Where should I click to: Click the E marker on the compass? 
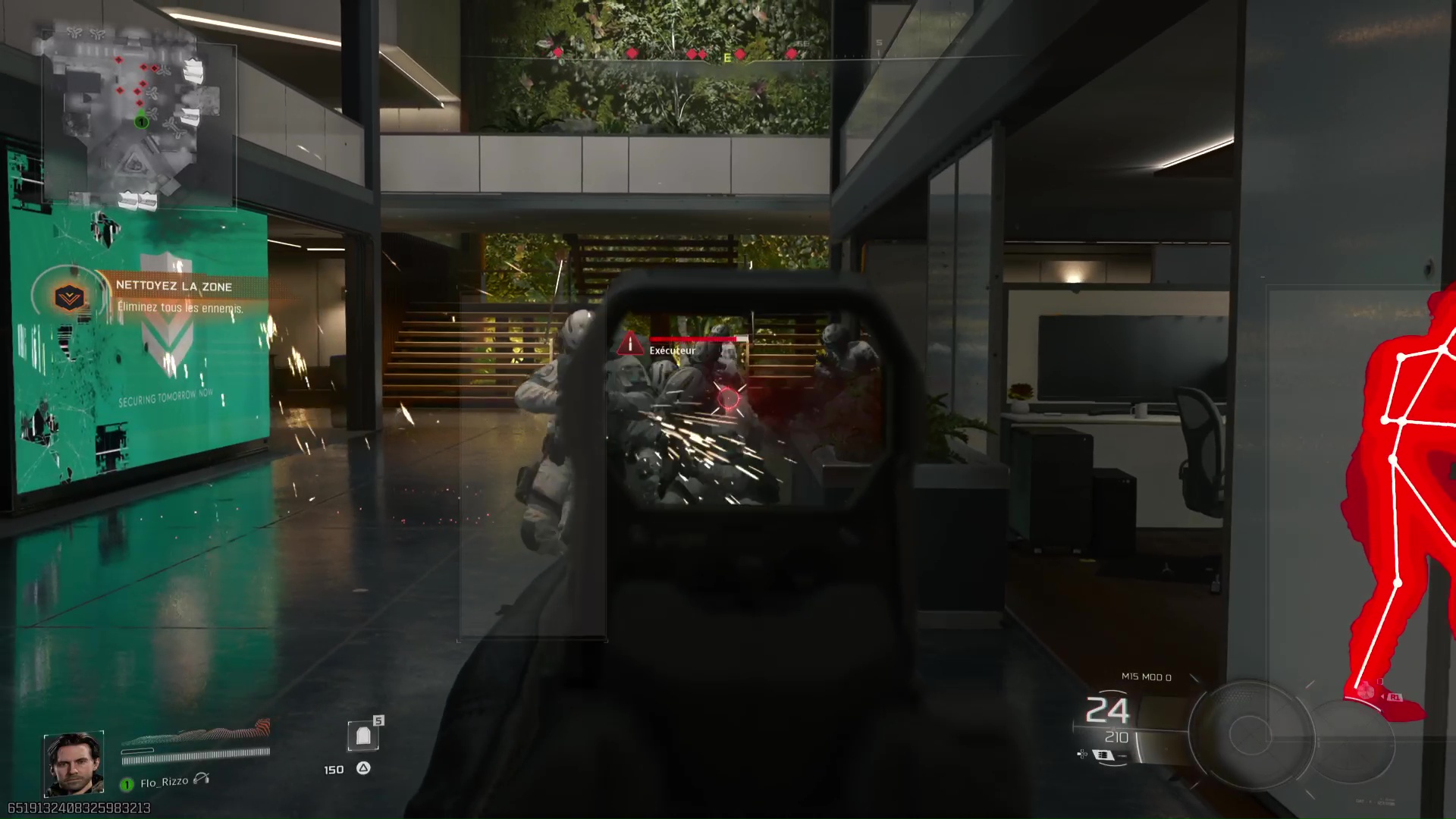pos(726,57)
